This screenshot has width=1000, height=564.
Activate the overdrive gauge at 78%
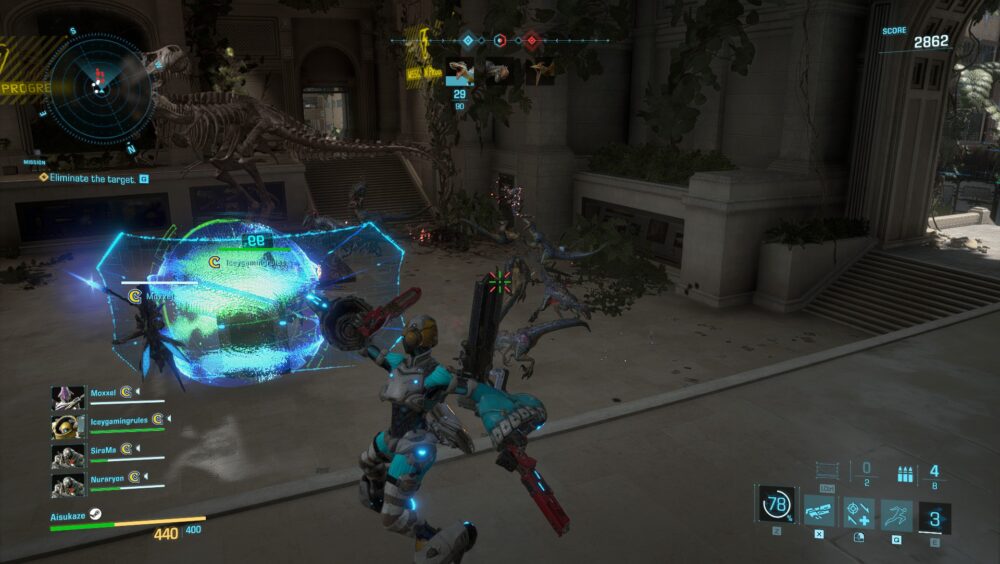coord(776,504)
